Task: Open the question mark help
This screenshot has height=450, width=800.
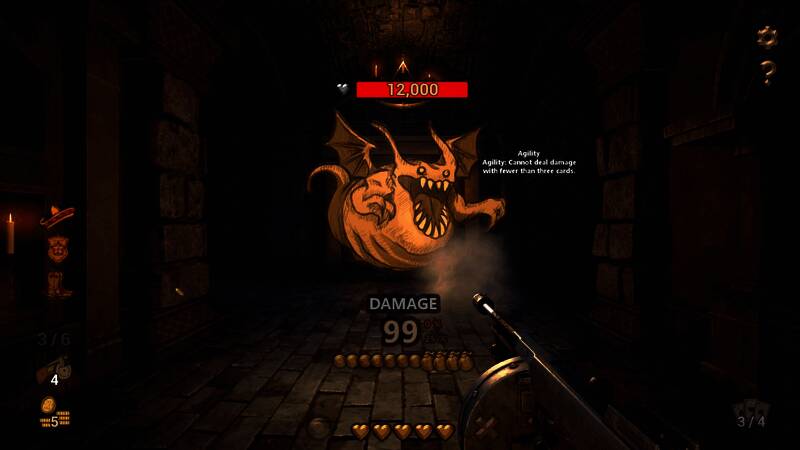Action: pos(767,72)
